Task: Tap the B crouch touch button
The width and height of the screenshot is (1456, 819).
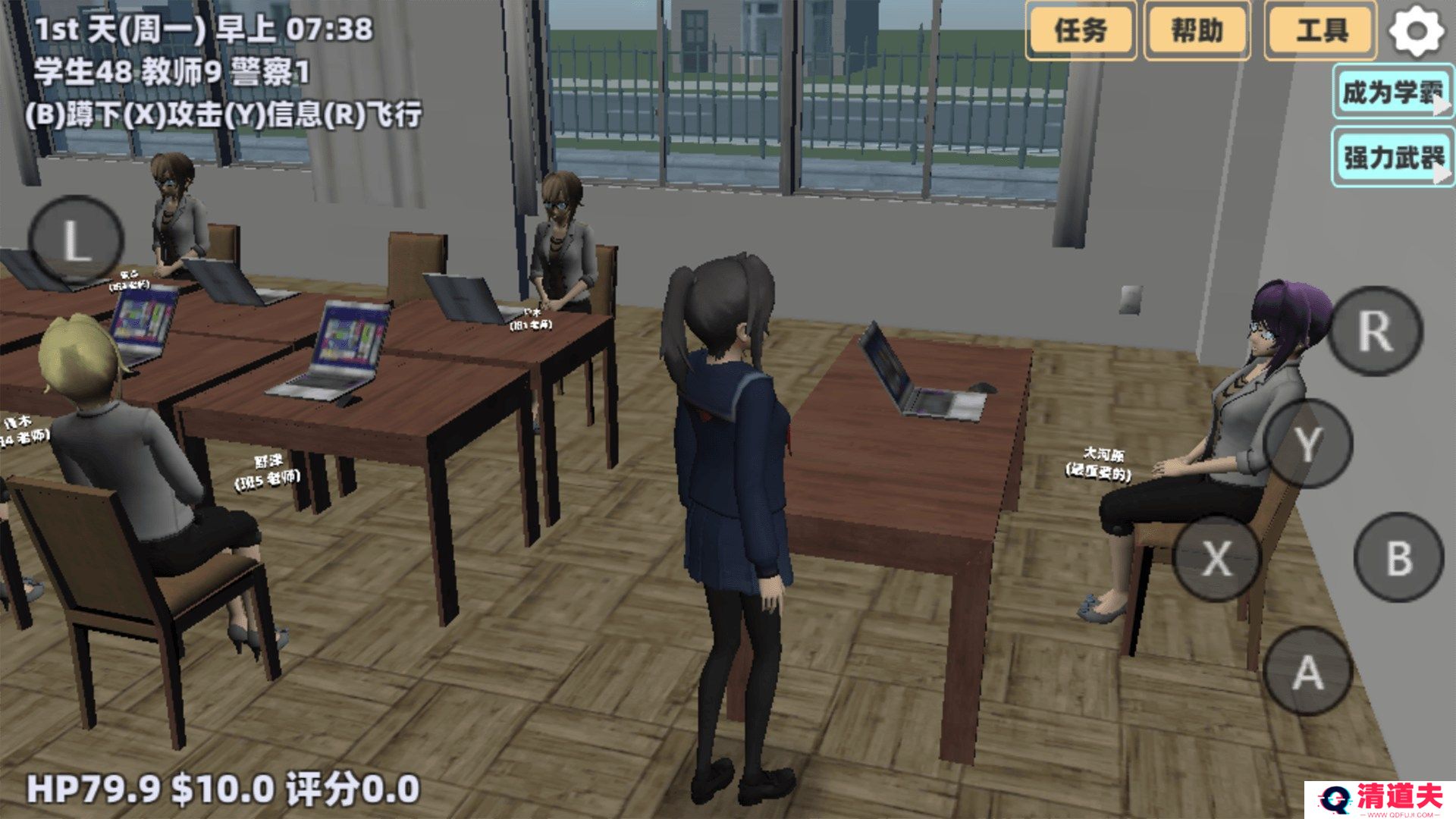Action: coord(1398,557)
